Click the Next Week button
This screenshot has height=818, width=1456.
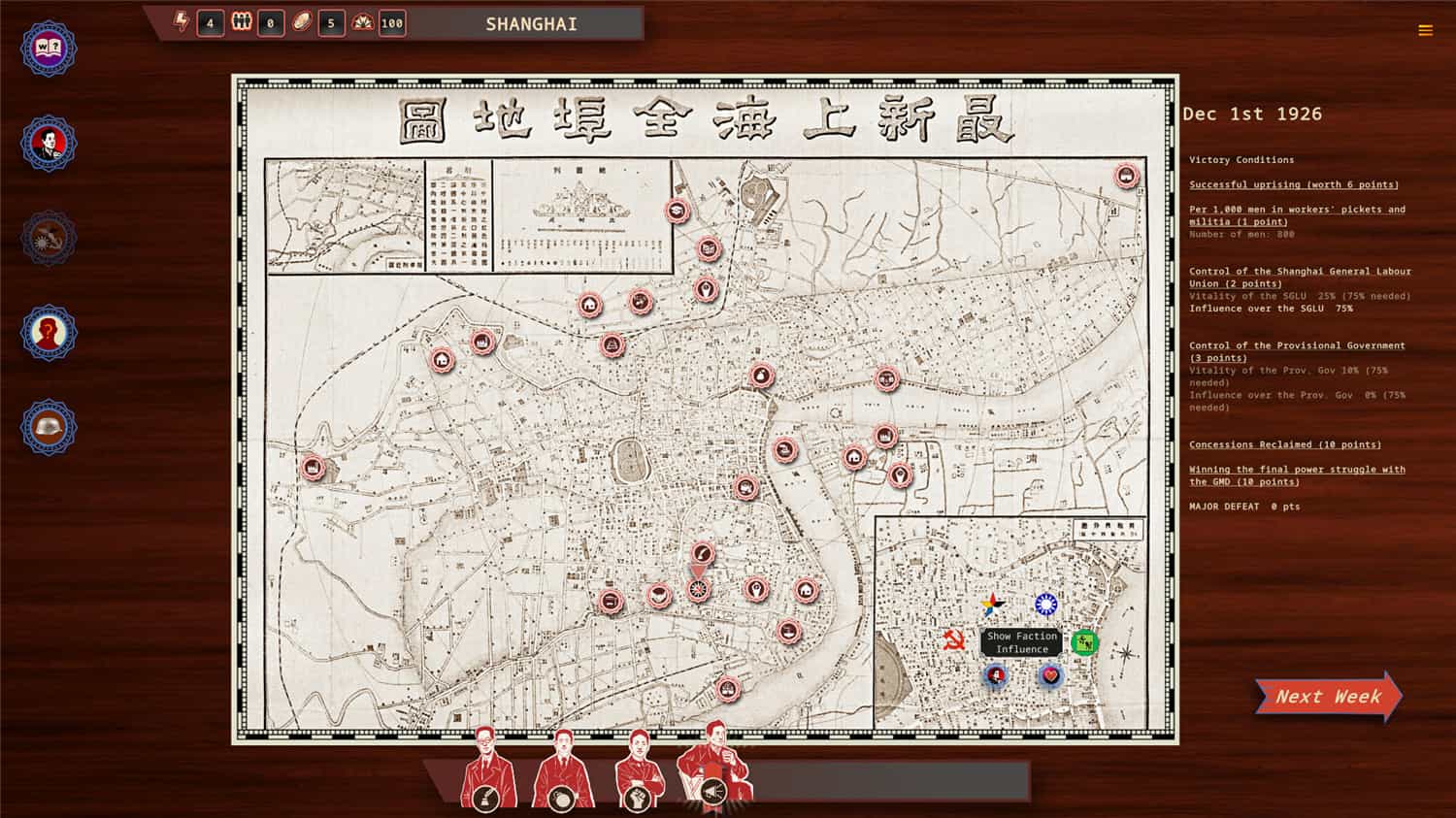click(1328, 696)
